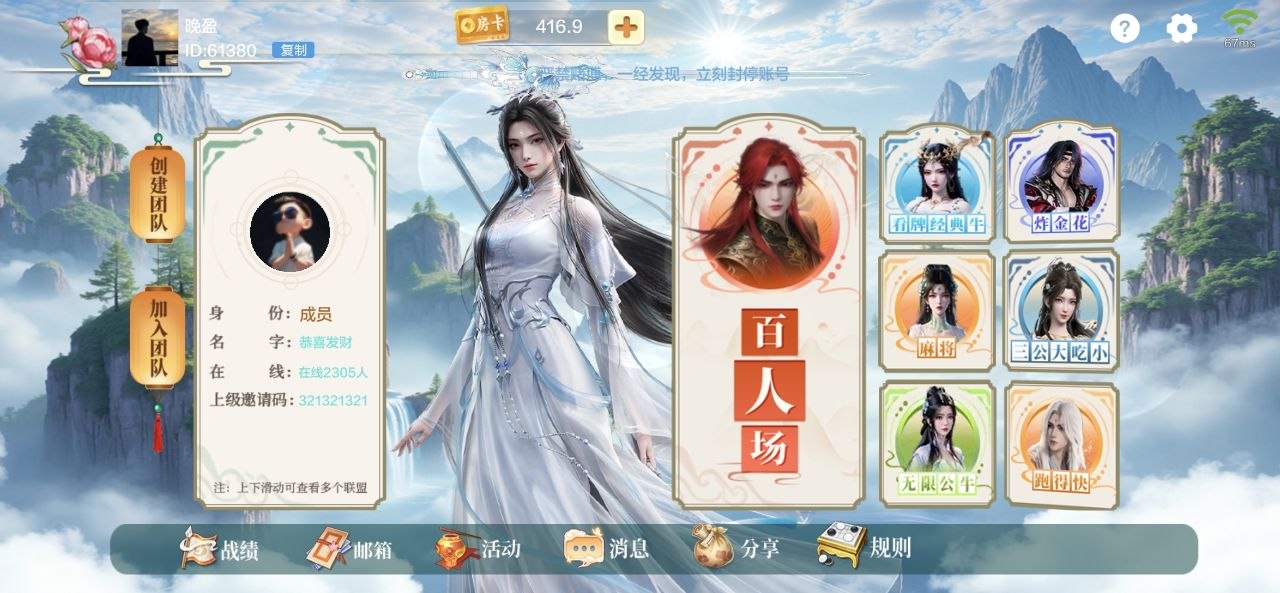Open the 邮箱 mailbox
Image resolution: width=1280 pixels, height=593 pixels.
pos(349,549)
